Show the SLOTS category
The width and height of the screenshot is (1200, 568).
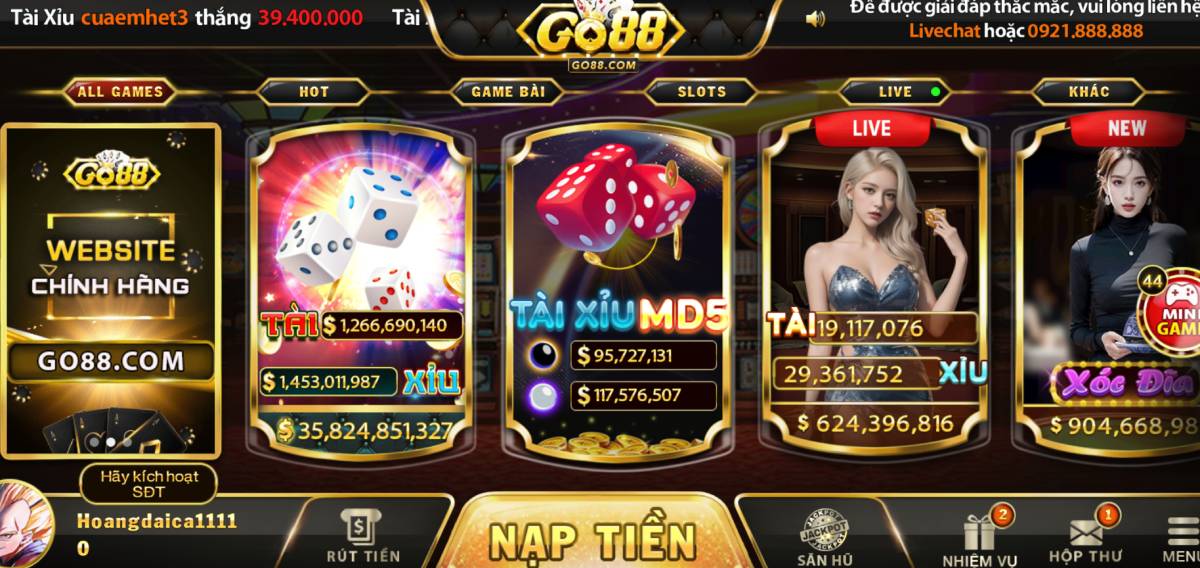click(702, 92)
